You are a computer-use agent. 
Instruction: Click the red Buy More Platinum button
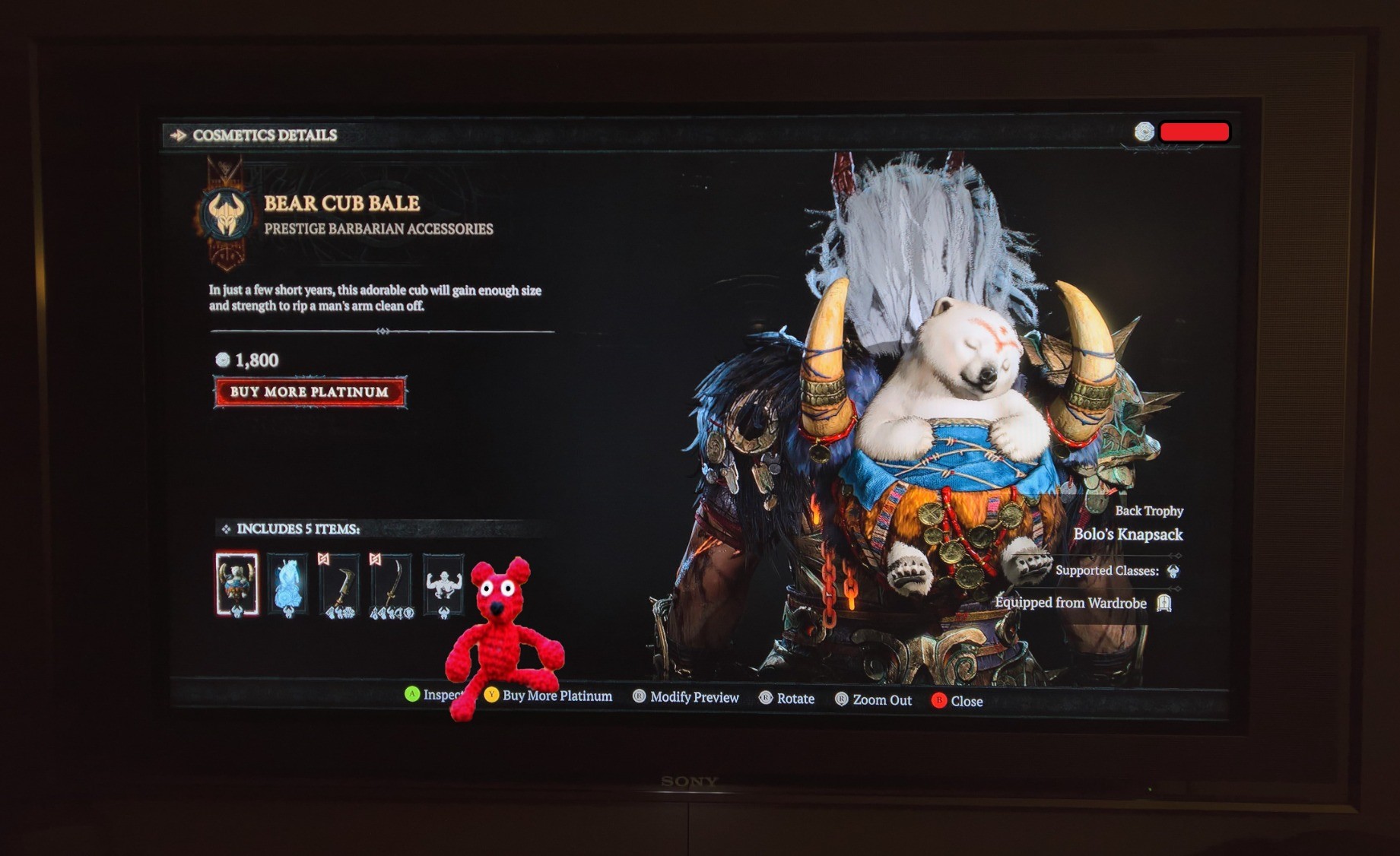(310, 392)
